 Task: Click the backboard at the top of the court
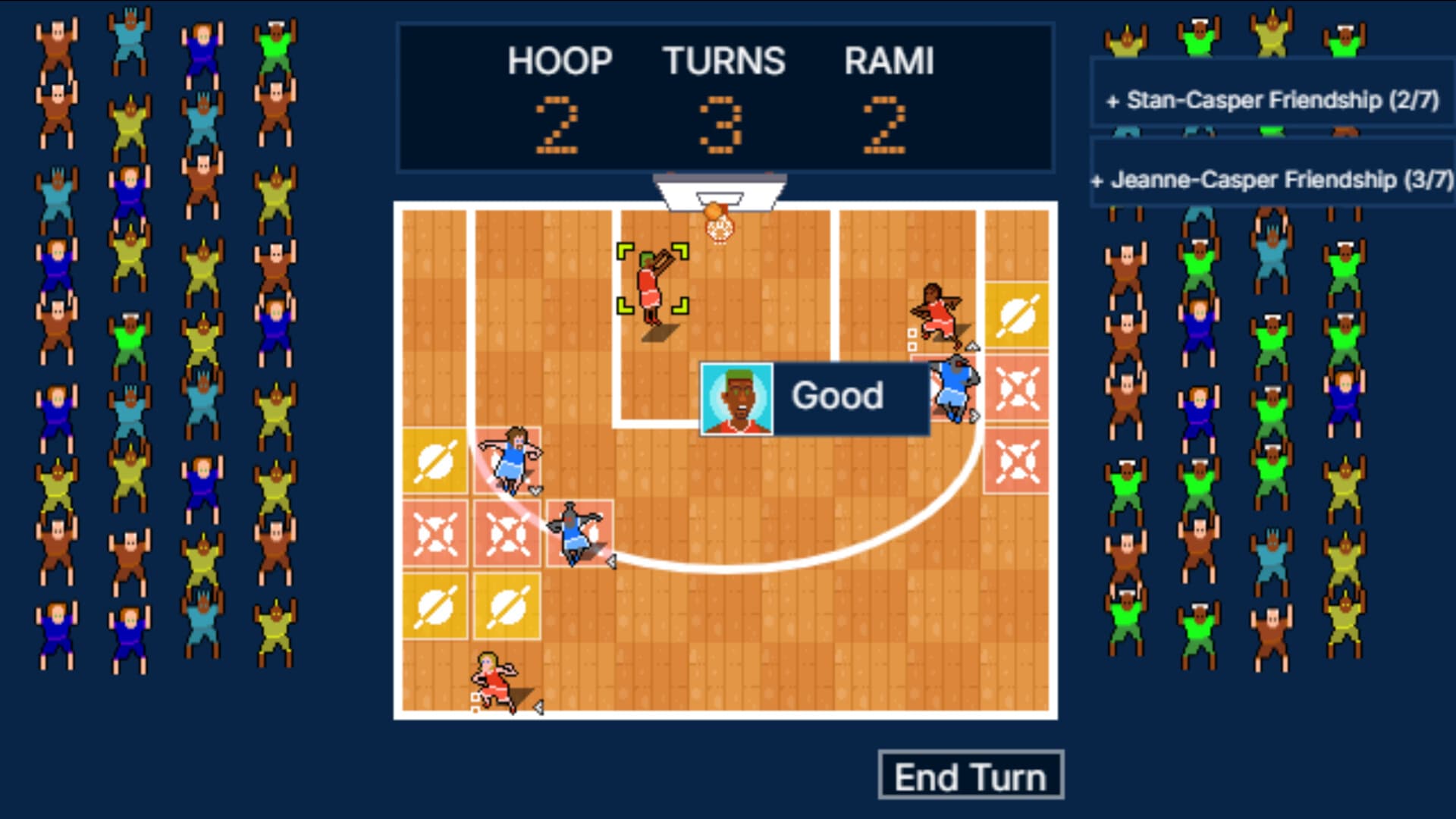tap(719, 190)
